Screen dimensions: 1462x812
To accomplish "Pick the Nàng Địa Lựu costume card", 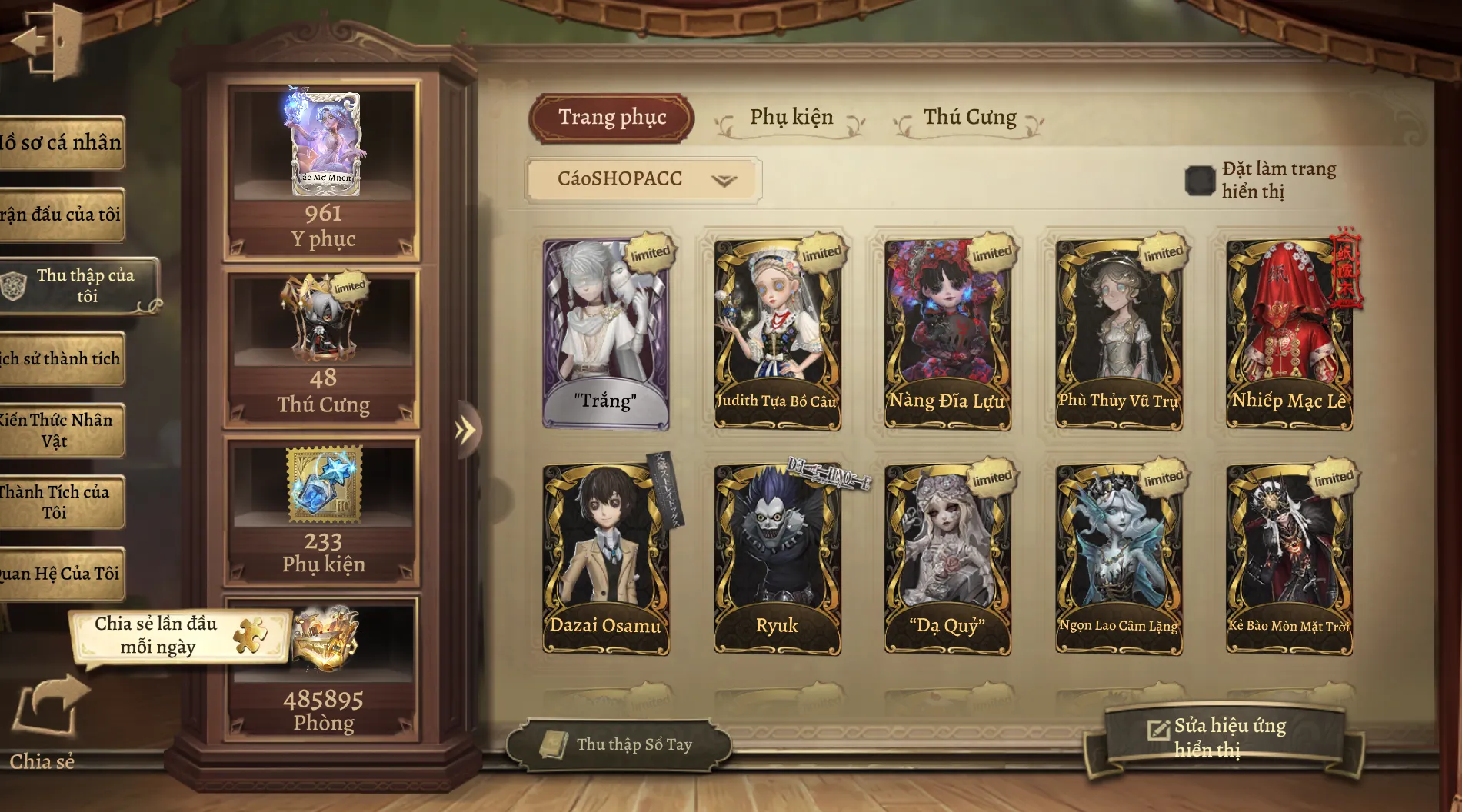I will tap(947, 333).
